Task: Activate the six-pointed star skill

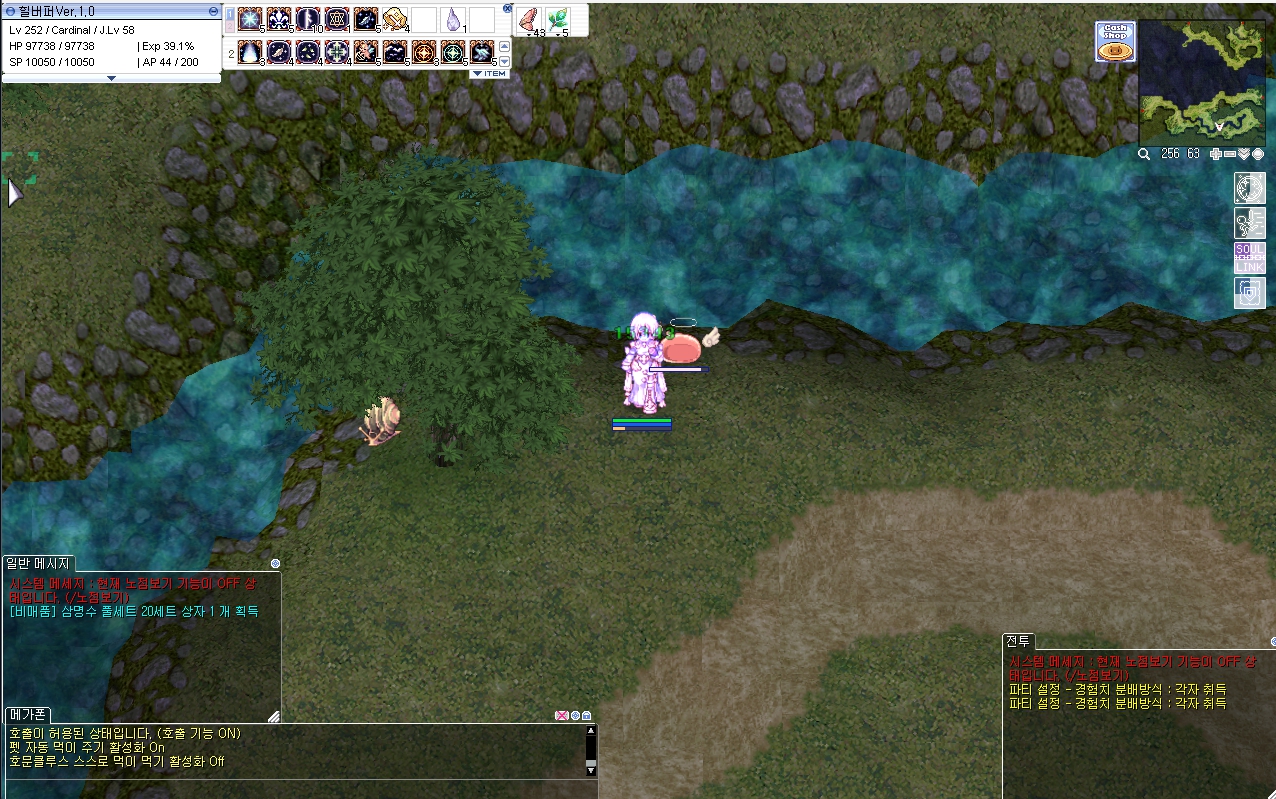Action: [x=337, y=19]
